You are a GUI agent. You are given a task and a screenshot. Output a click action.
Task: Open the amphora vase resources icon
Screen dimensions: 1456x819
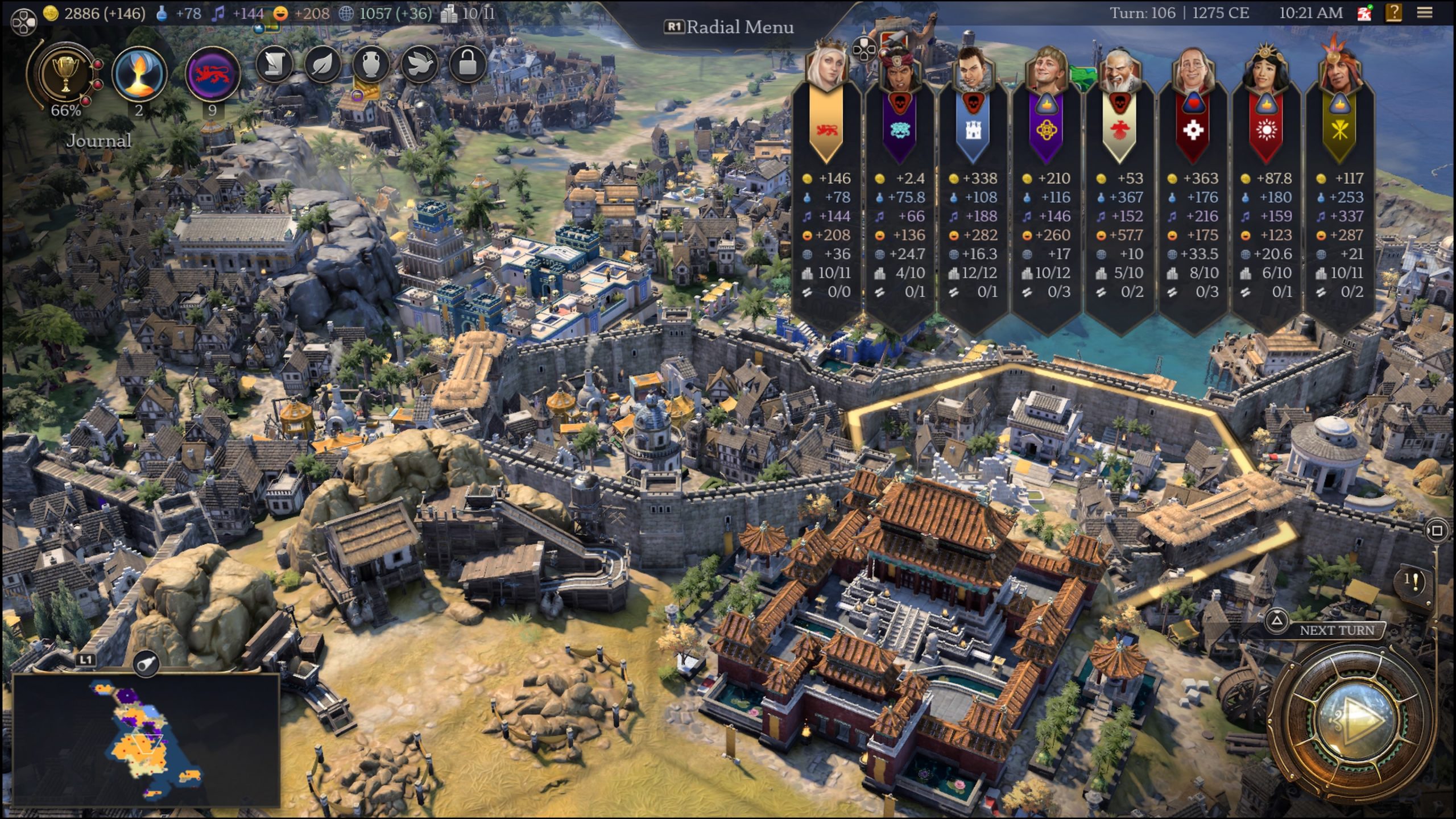(x=371, y=64)
